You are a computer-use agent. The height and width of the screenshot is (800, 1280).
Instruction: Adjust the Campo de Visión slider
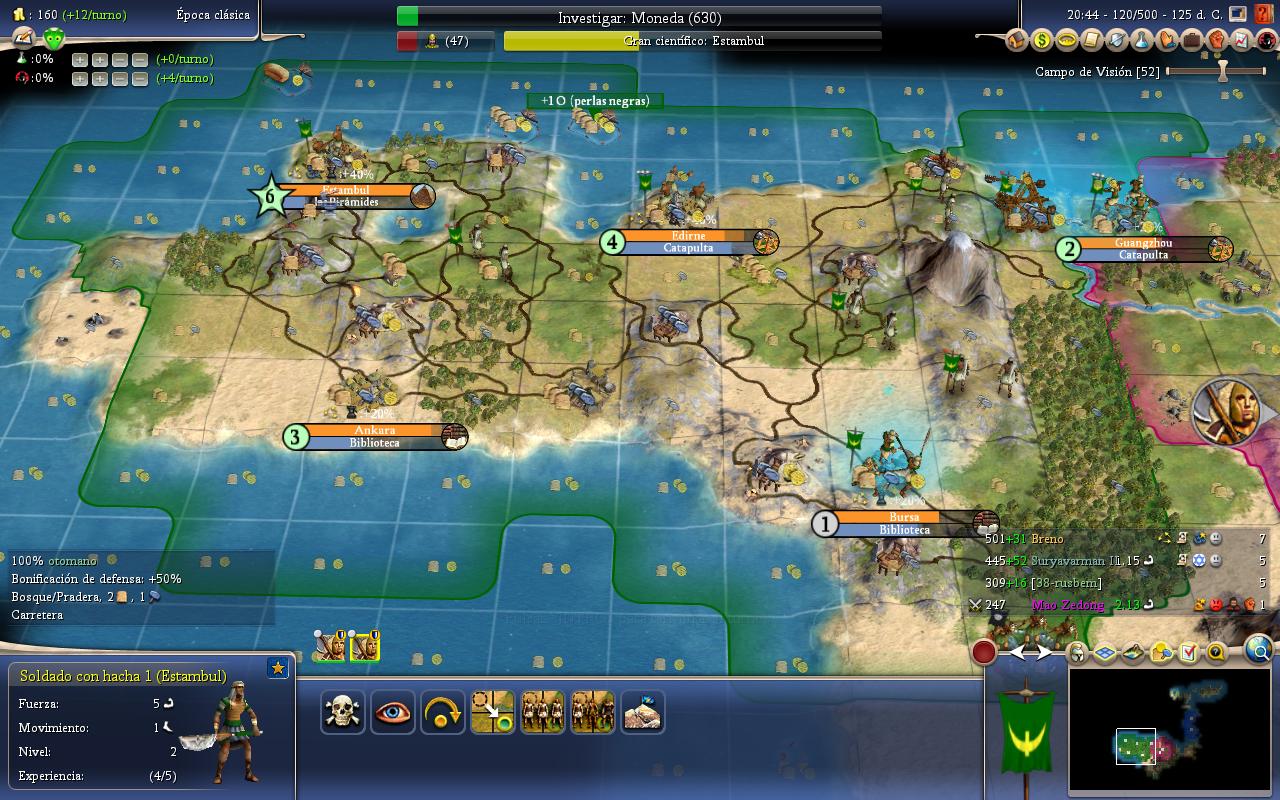(1221, 72)
